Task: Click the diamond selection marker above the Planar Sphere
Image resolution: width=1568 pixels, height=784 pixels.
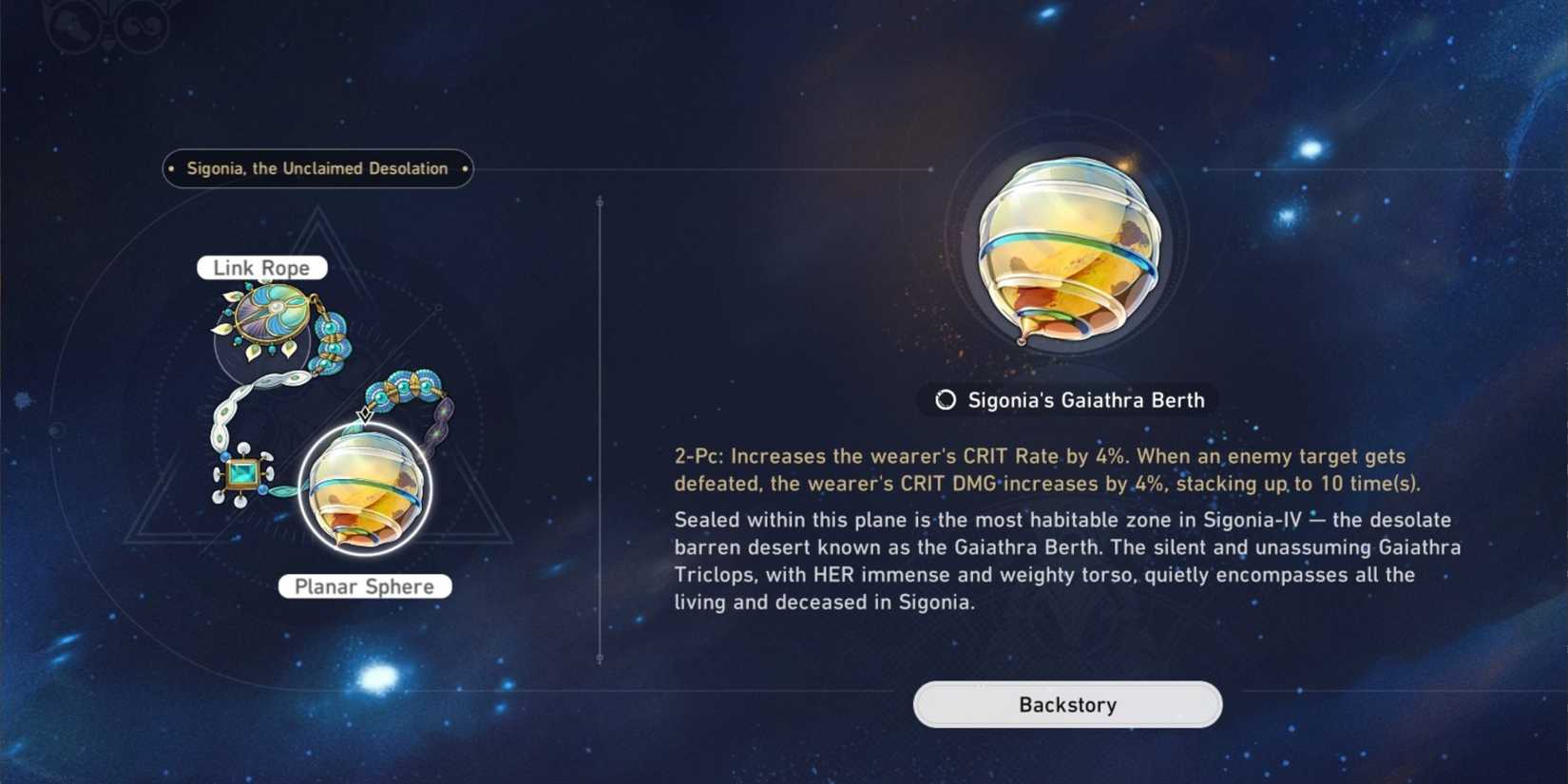Action: pyautogui.click(x=364, y=413)
